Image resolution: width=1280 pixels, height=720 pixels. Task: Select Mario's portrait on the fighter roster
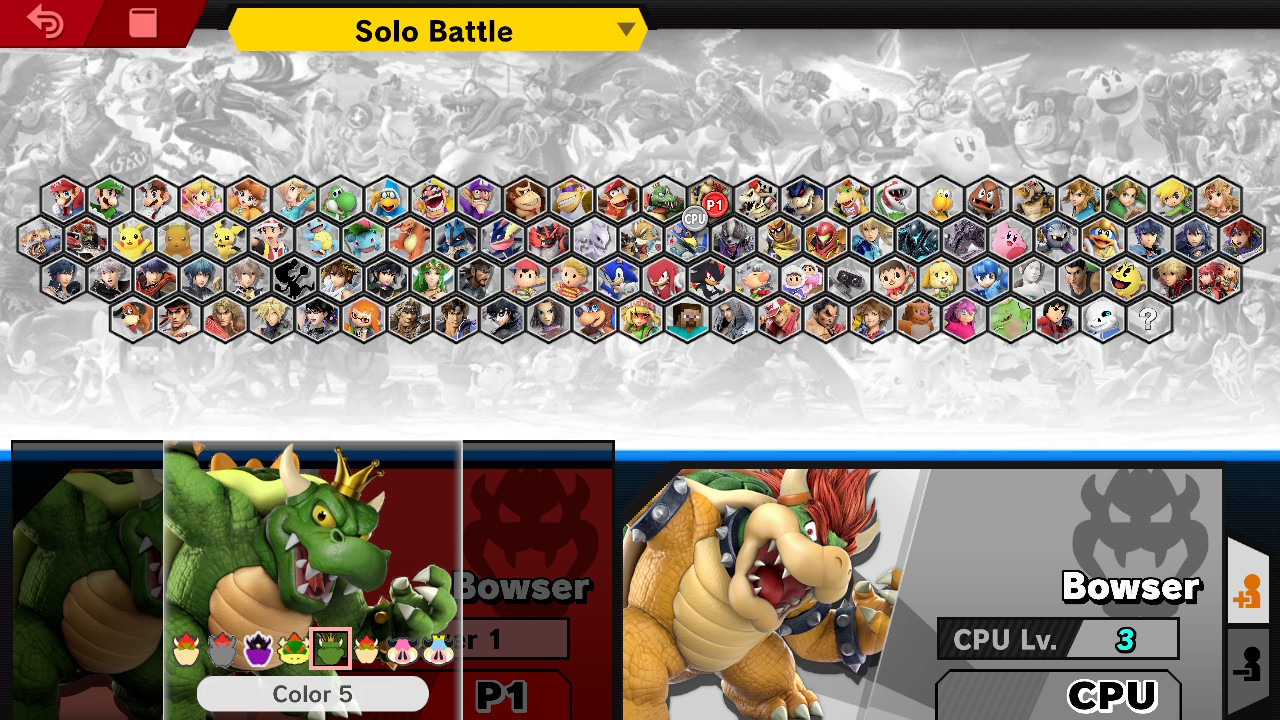tap(62, 197)
